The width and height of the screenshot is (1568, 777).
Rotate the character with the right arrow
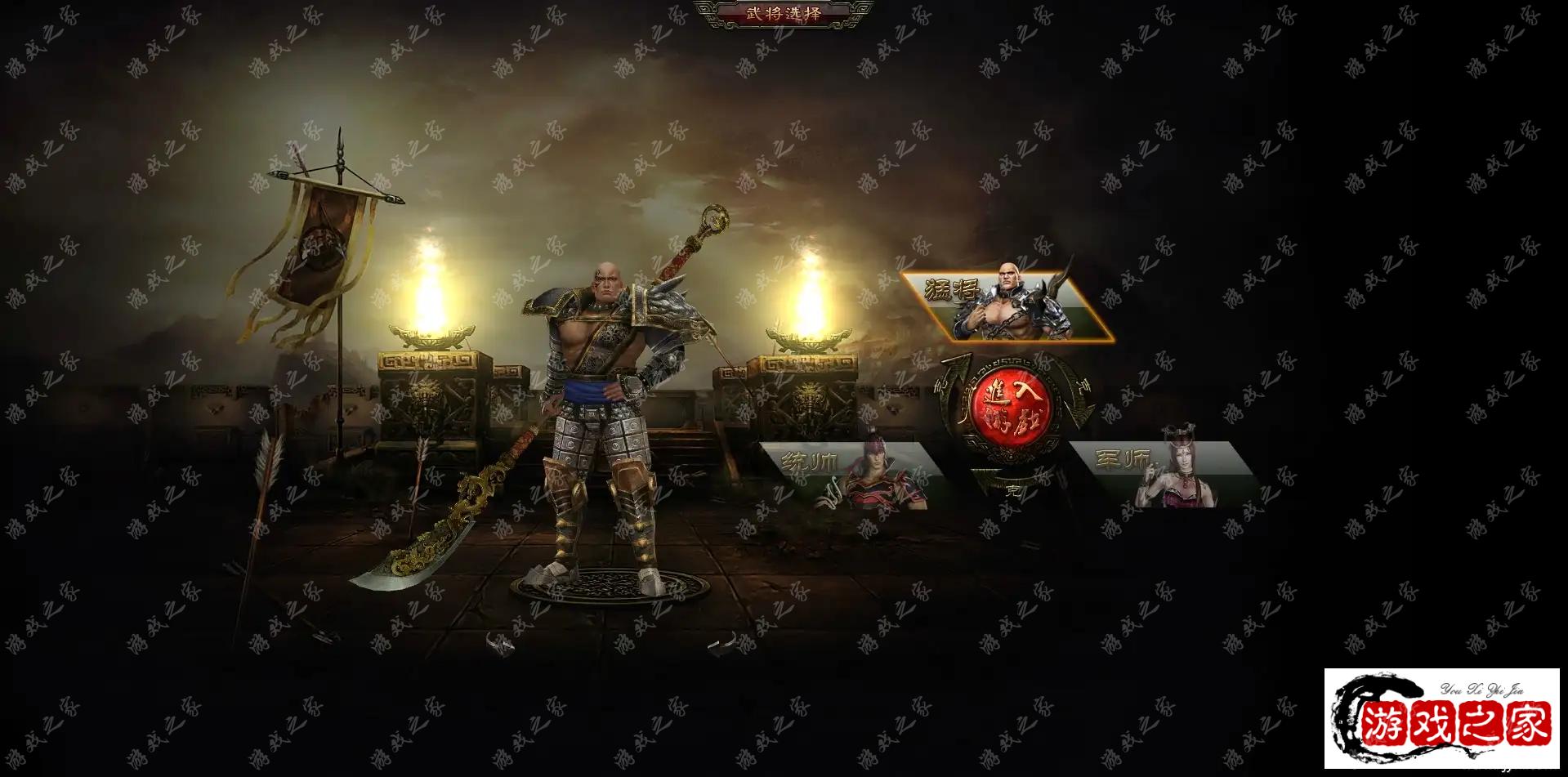(x=721, y=646)
